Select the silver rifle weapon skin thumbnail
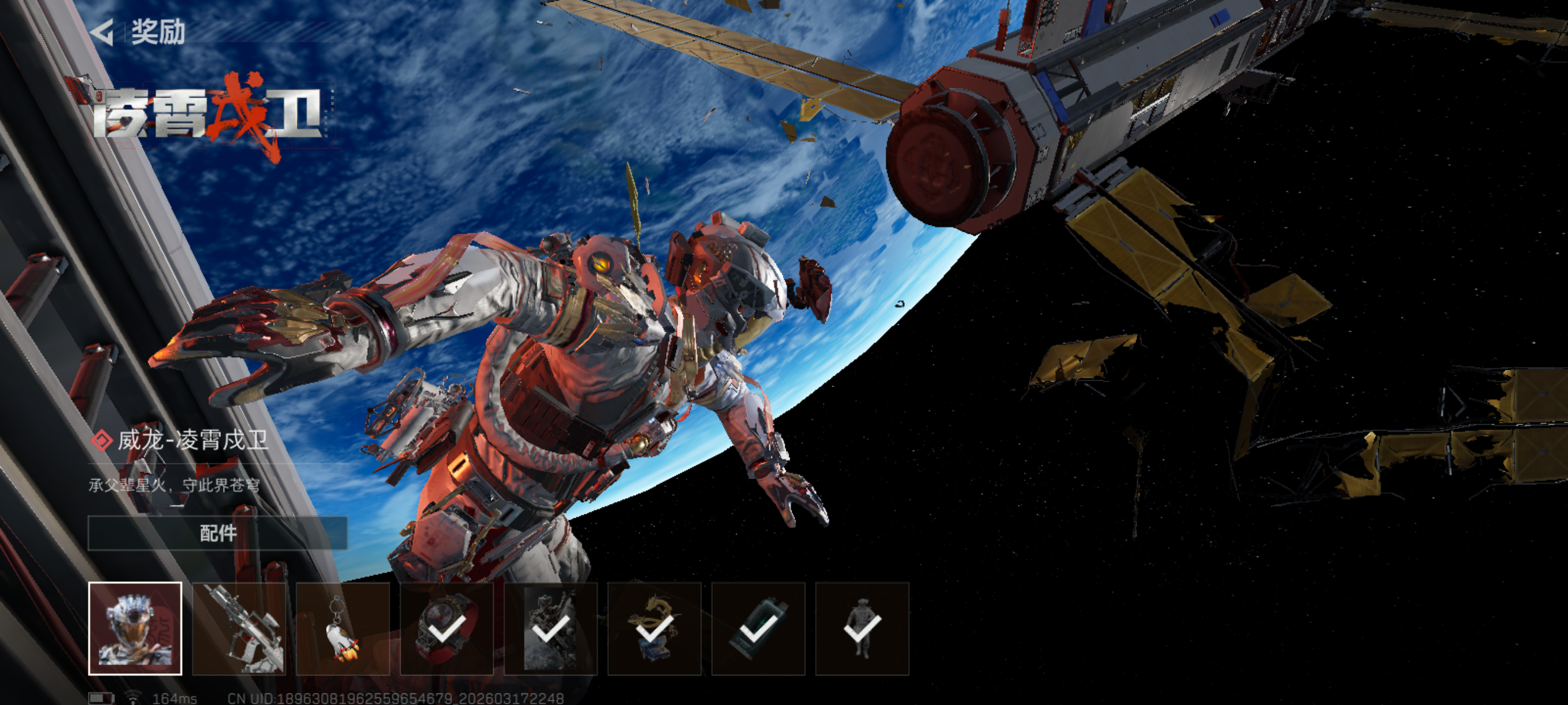The image size is (1568, 705). pyautogui.click(x=239, y=628)
